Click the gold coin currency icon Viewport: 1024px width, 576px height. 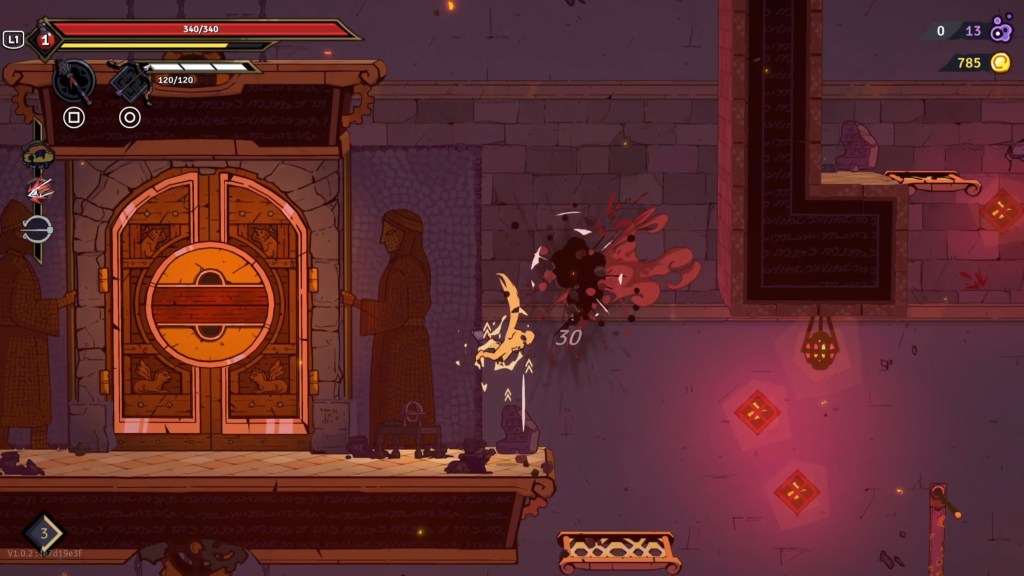tap(1000, 63)
